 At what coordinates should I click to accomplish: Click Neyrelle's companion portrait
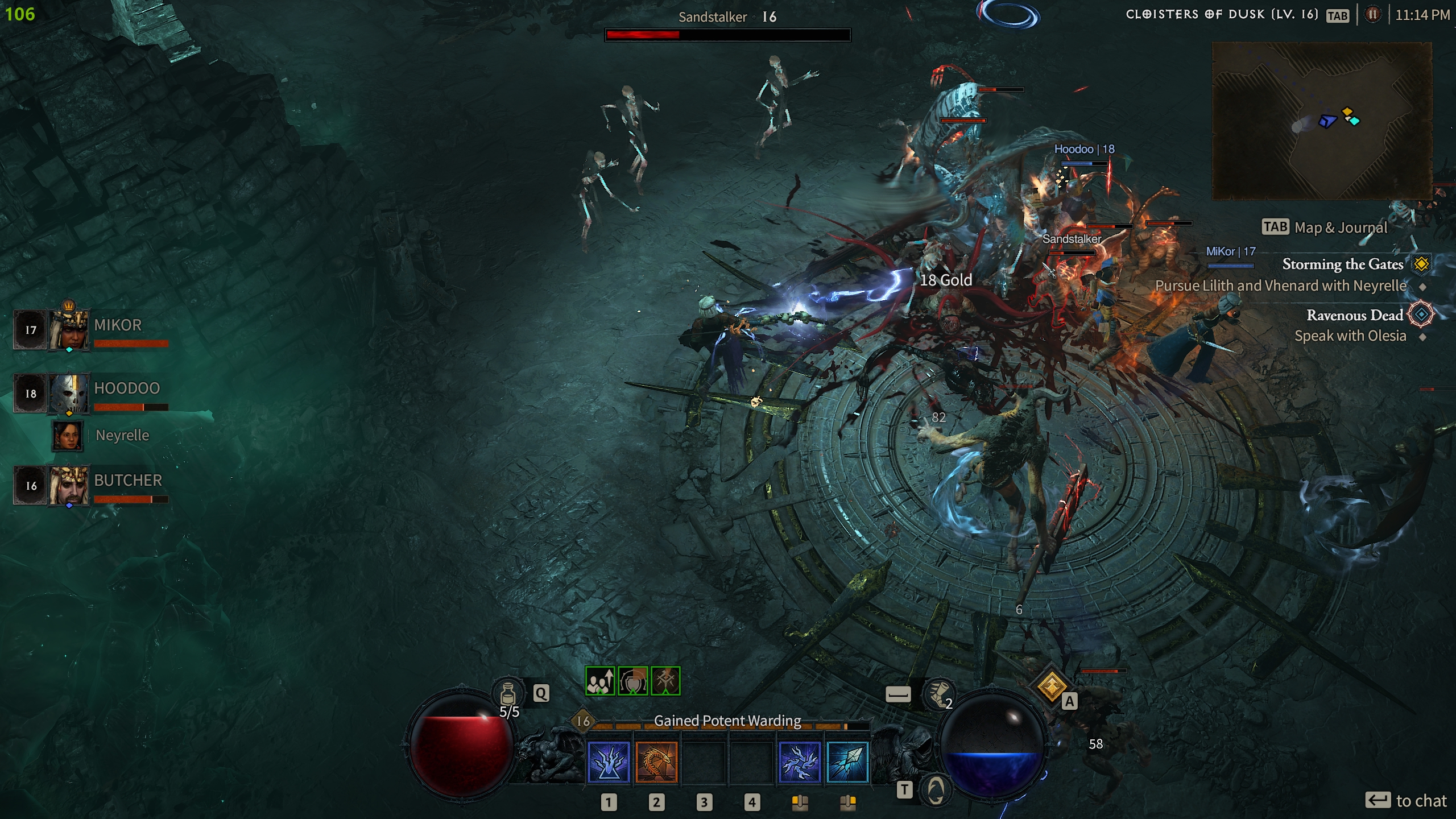[68, 436]
